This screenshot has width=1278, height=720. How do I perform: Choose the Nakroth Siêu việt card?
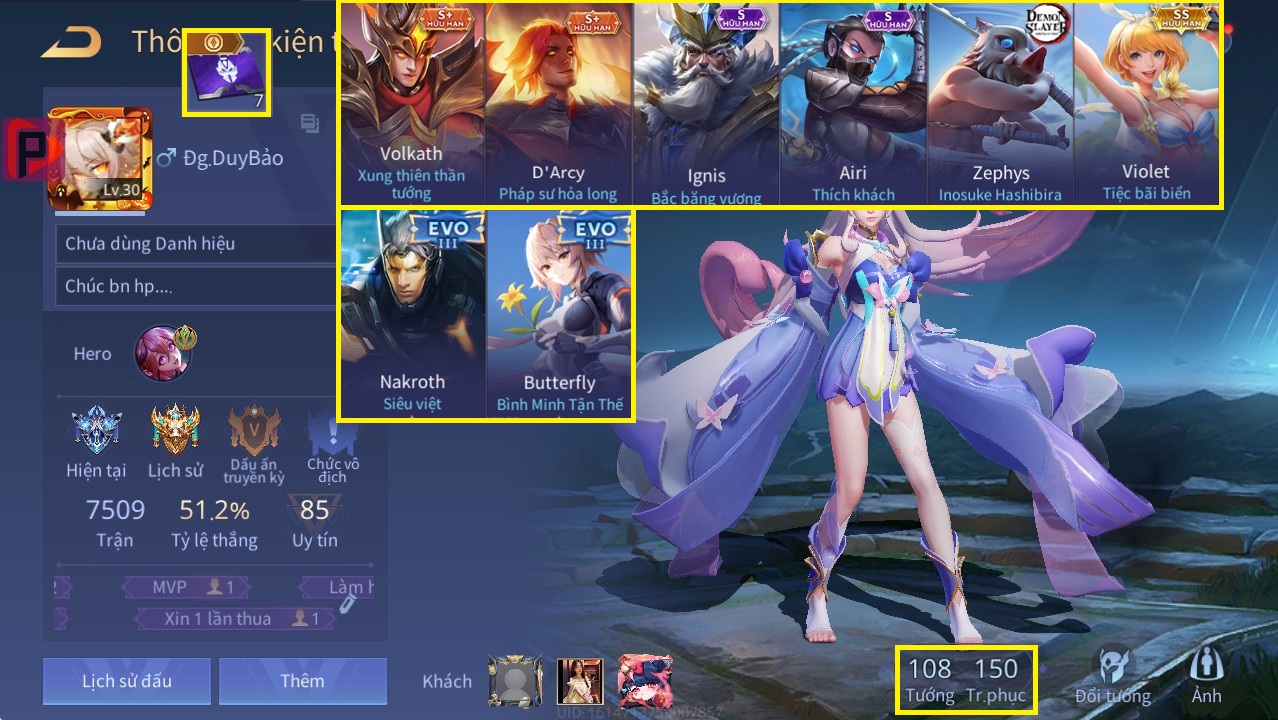point(412,313)
